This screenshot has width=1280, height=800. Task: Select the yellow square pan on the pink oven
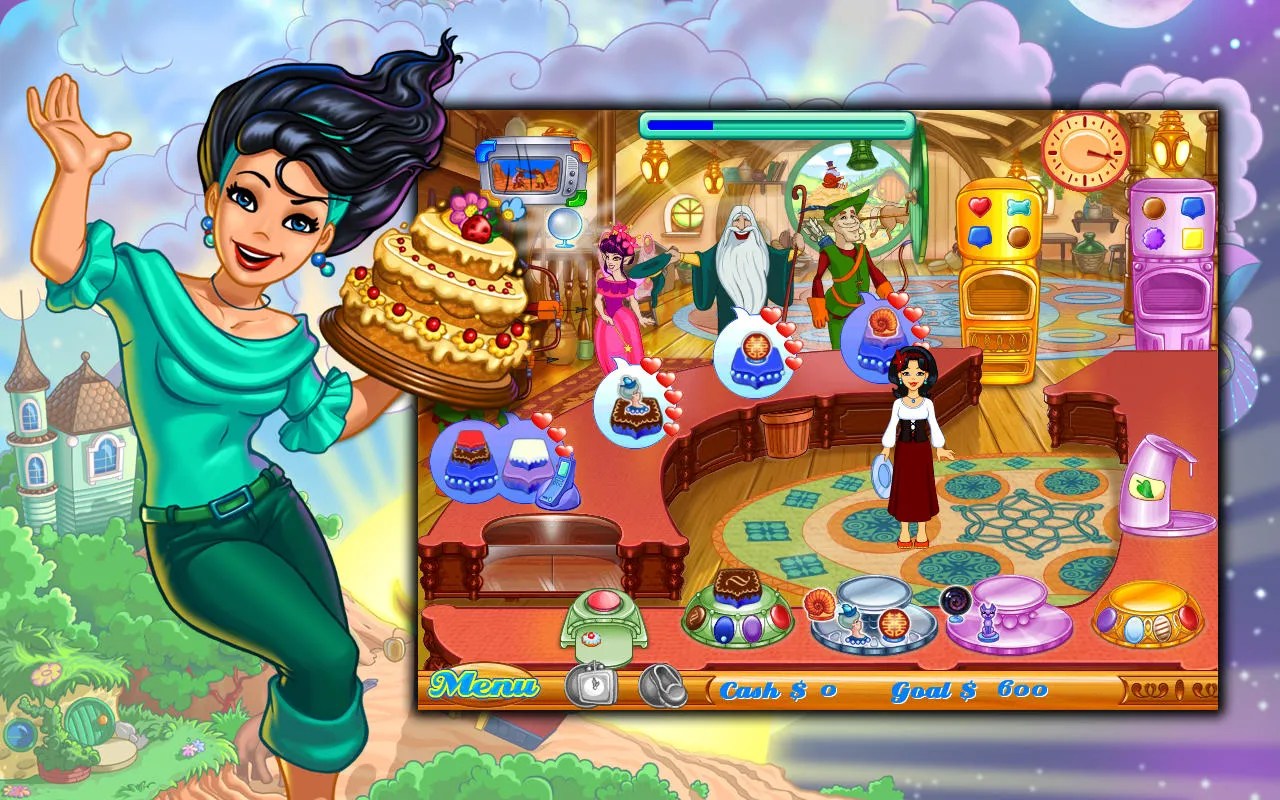click(1192, 238)
